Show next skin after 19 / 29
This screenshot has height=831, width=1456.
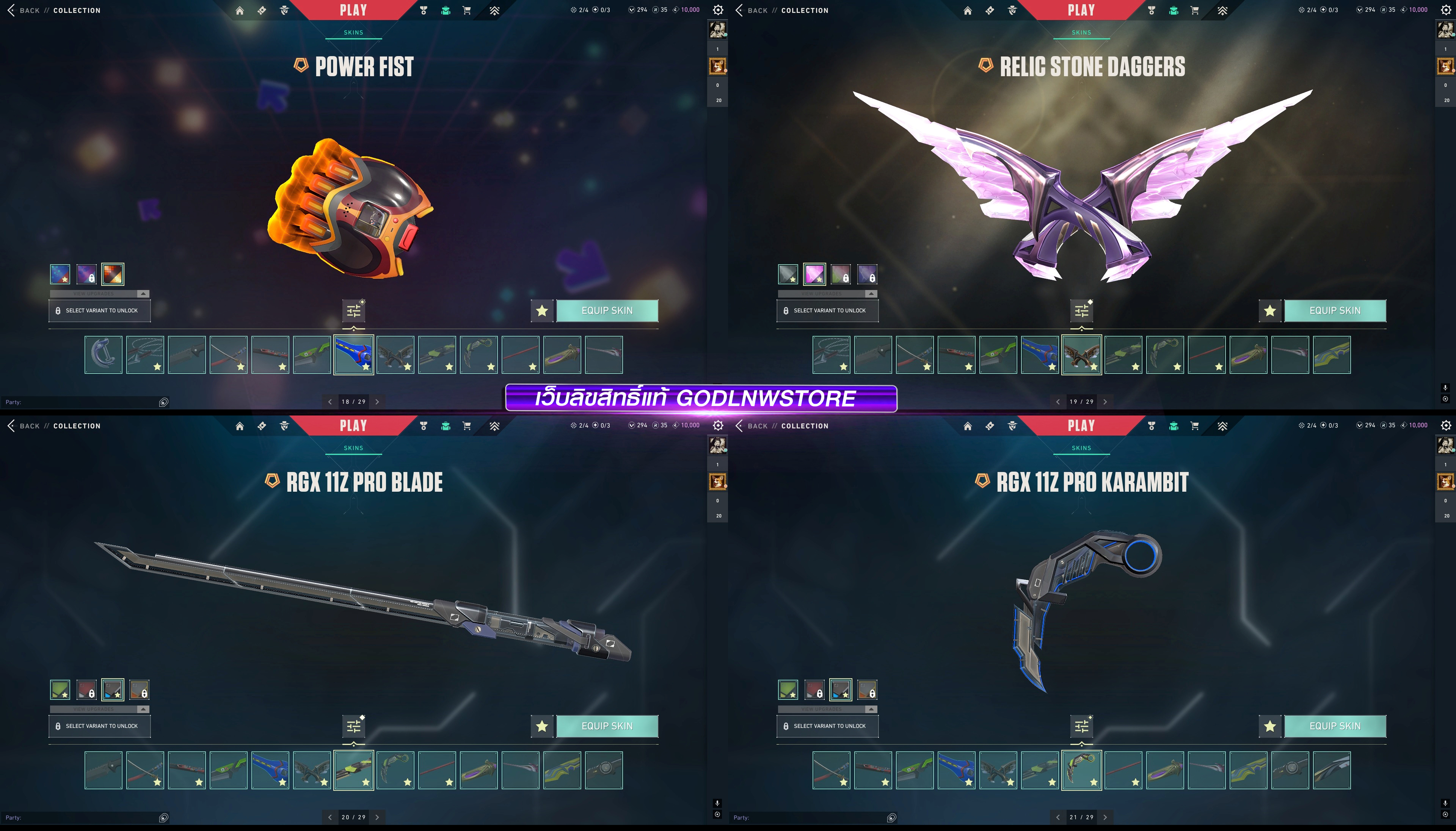[x=1105, y=402]
